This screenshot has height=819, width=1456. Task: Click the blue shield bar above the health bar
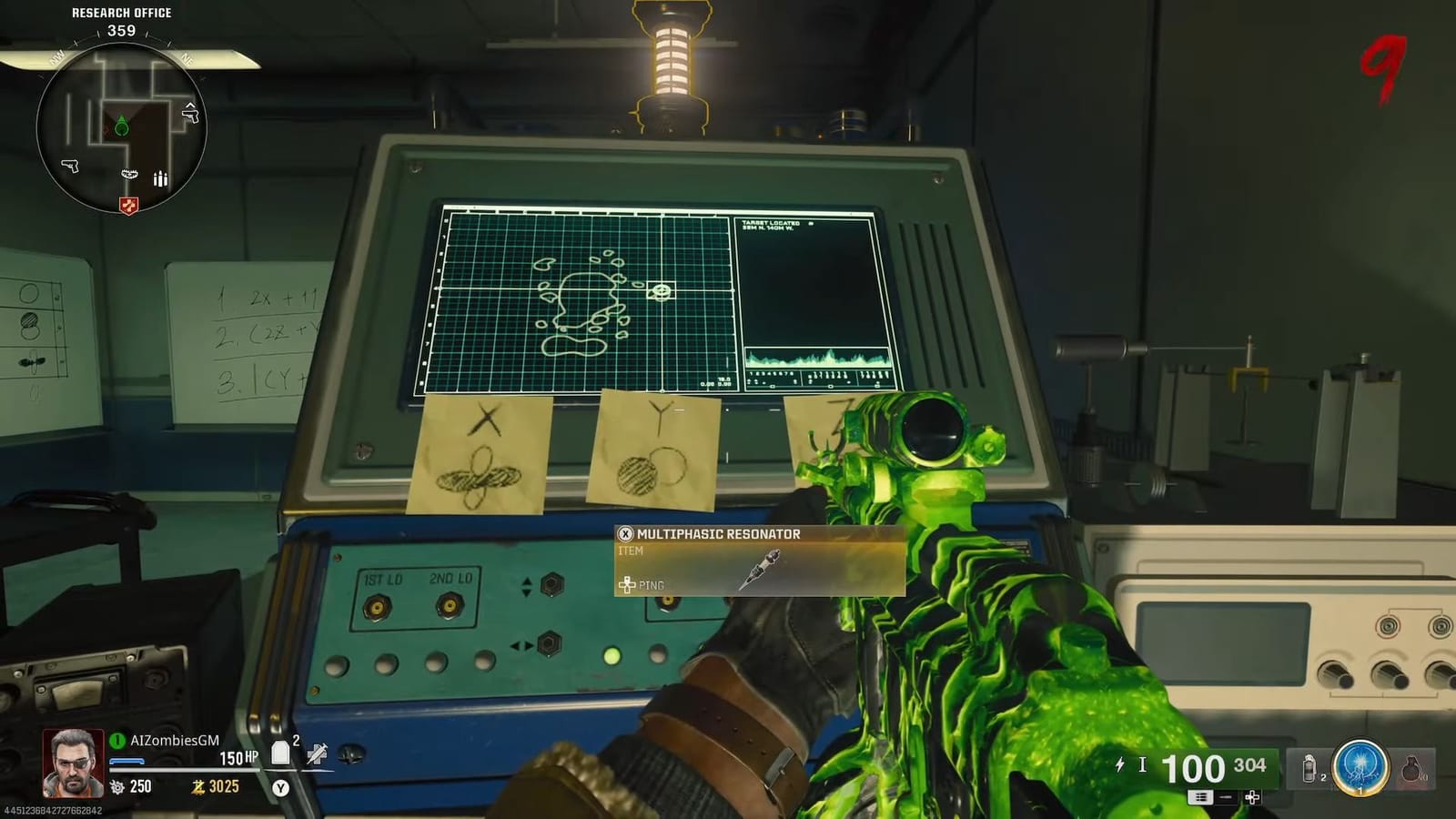[x=126, y=761]
